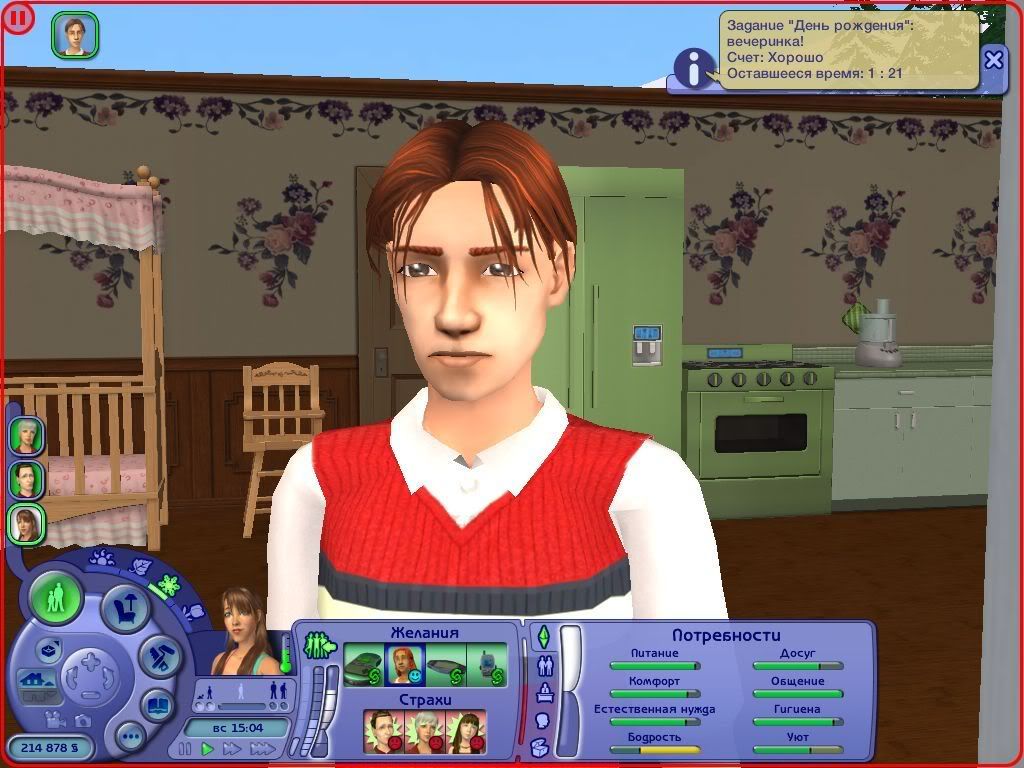Switch to the green-haired sim portrait
The height and width of the screenshot is (768, 1024).
(26, 436)
